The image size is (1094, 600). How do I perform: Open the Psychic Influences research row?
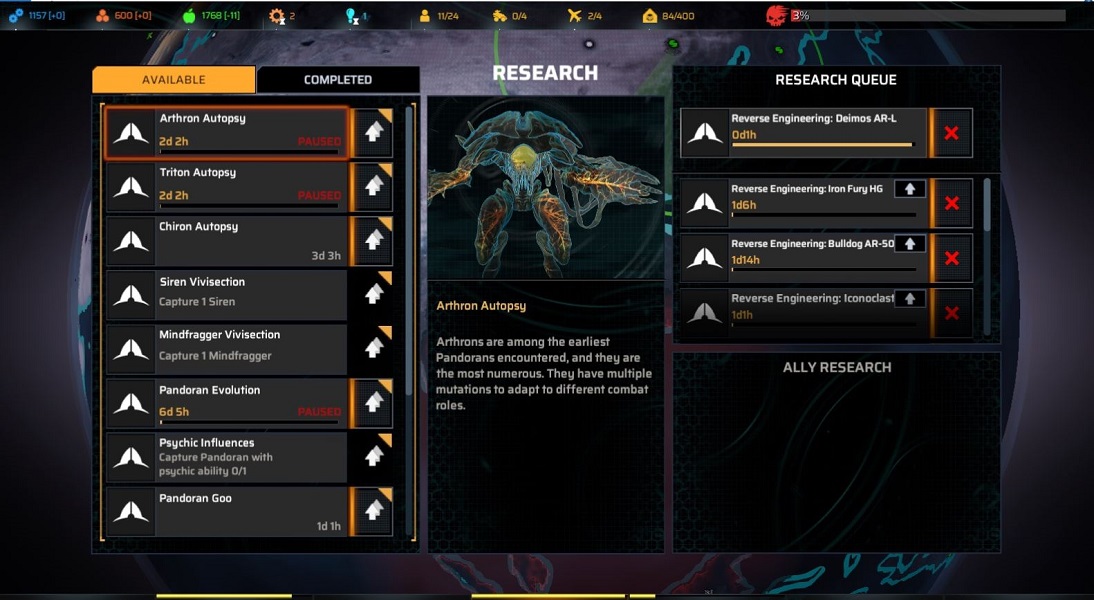click(x=226, y=456)
